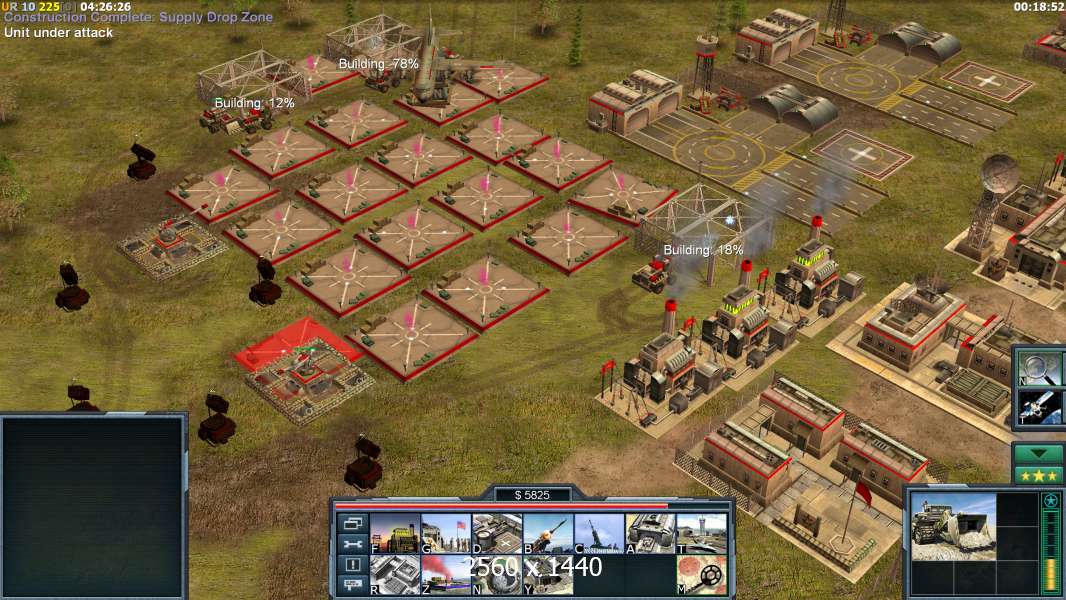
Task: Choose the war factory build icon
Action: click(x=650, y=534)
